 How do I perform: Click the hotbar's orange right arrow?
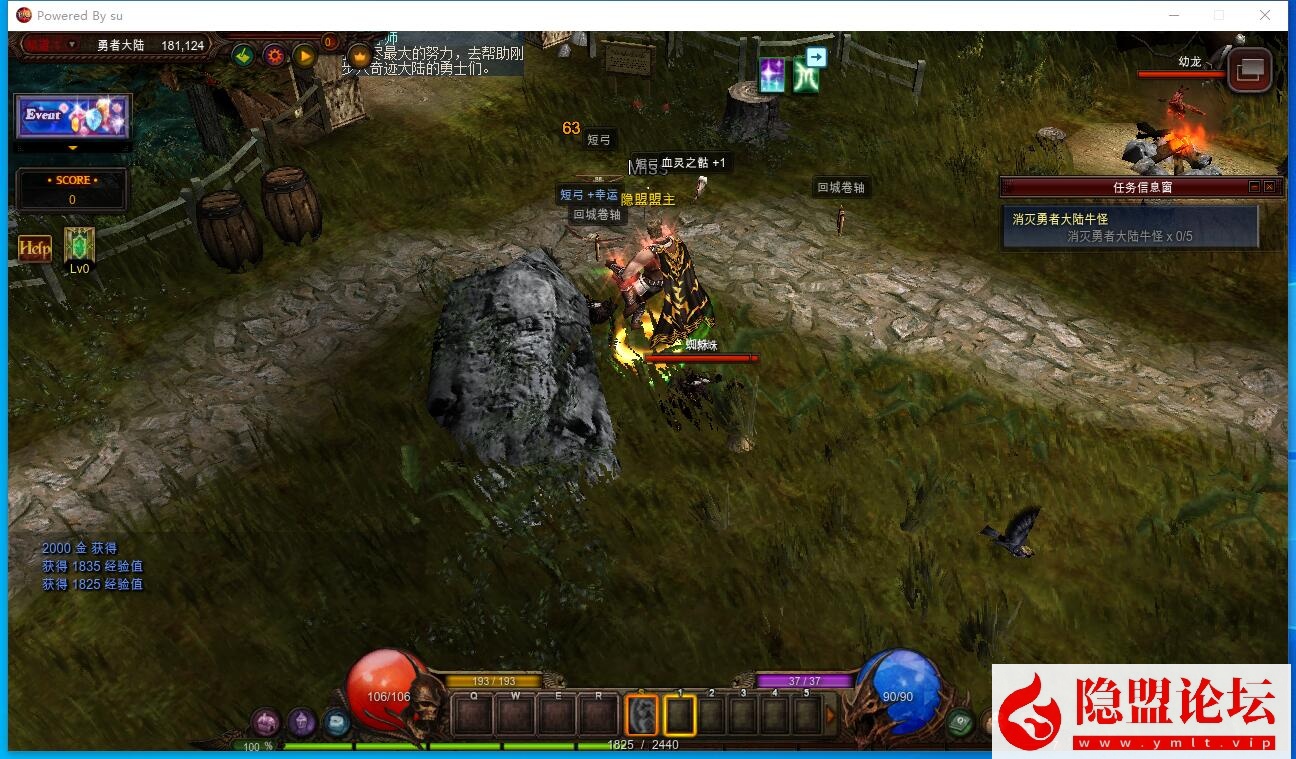830,716
